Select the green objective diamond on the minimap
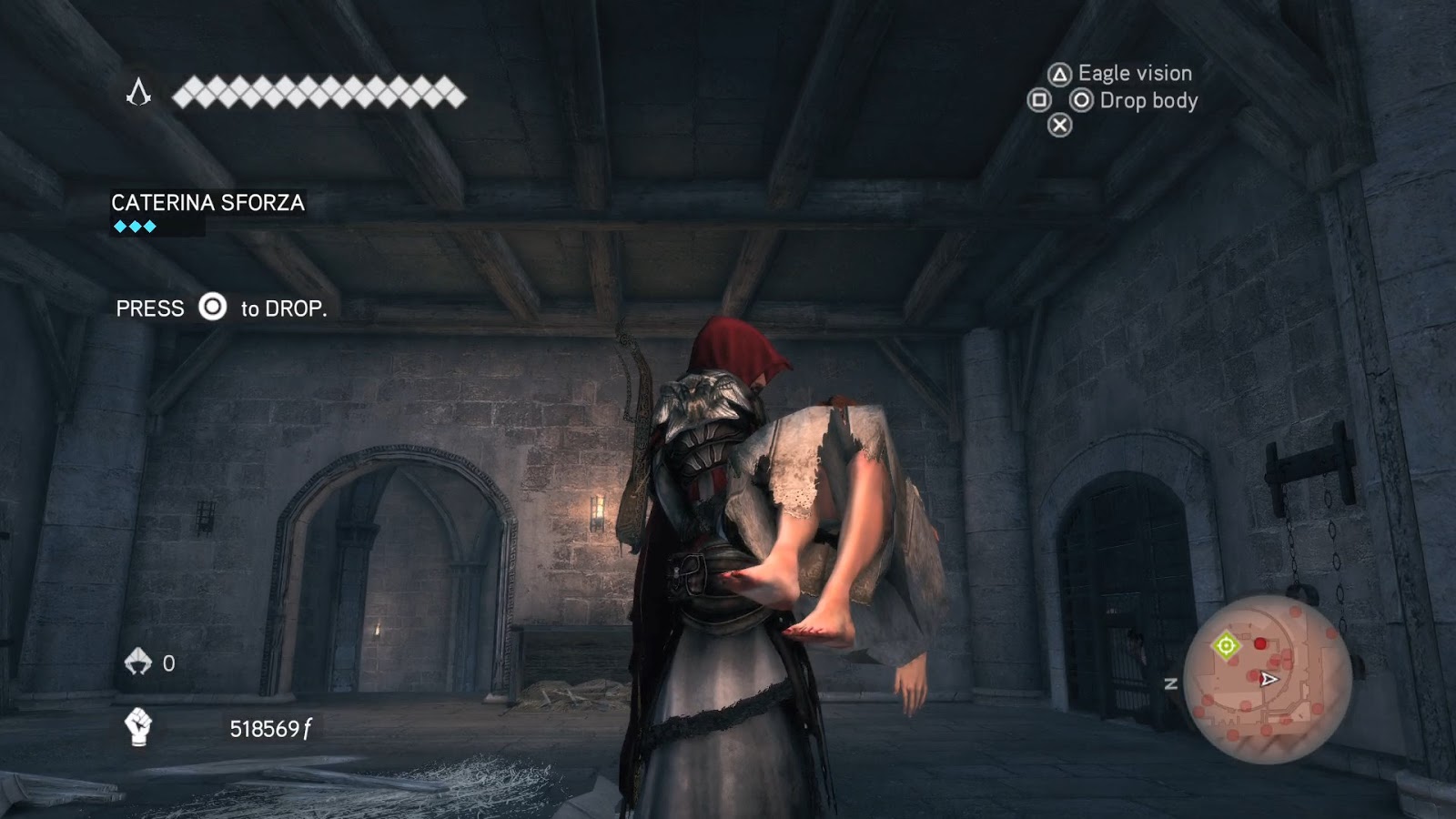 tap(1226, 644)
